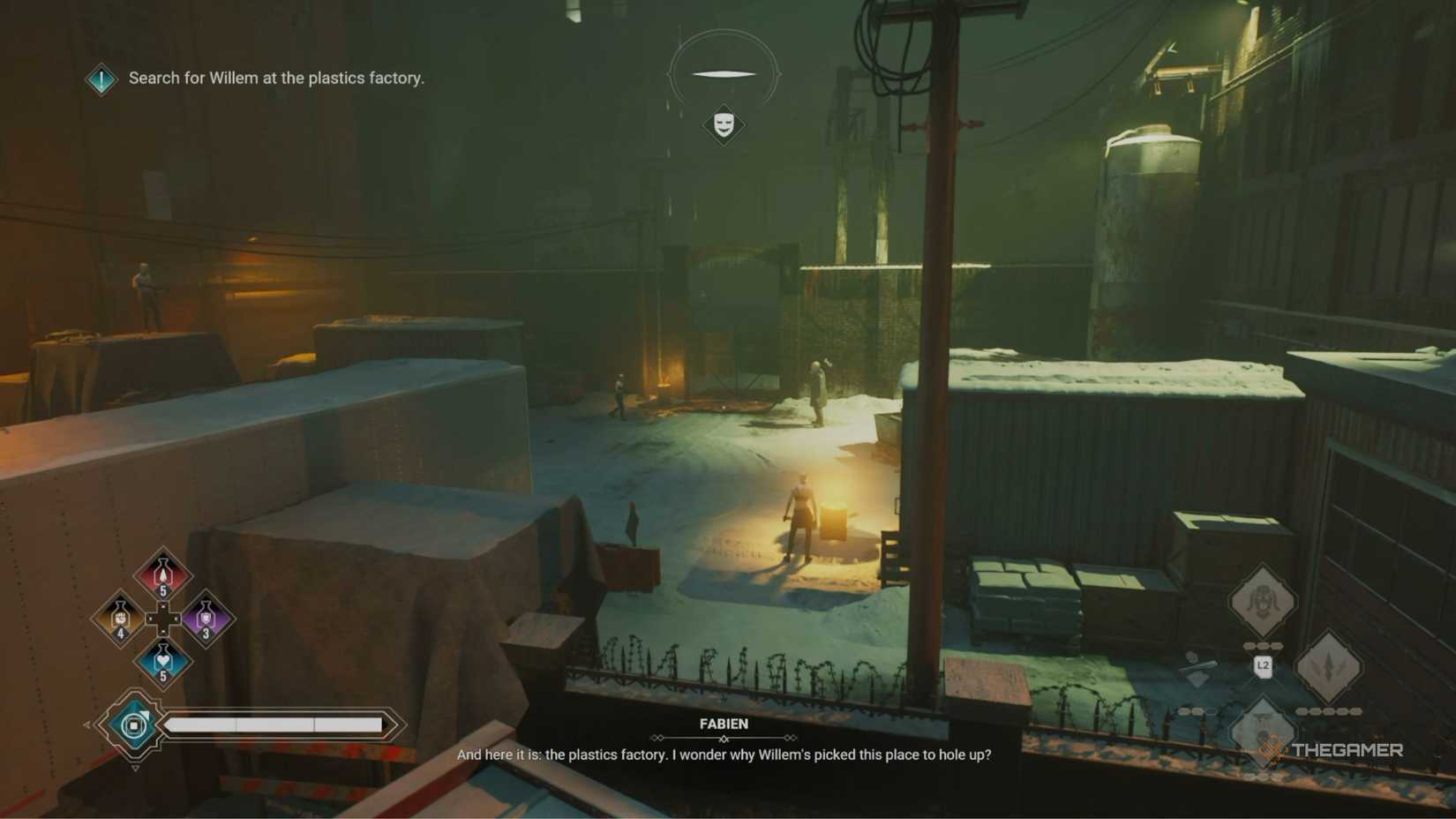Select the blue health serum on the d-pad
1456x819 pixels.
click(162, 659)
